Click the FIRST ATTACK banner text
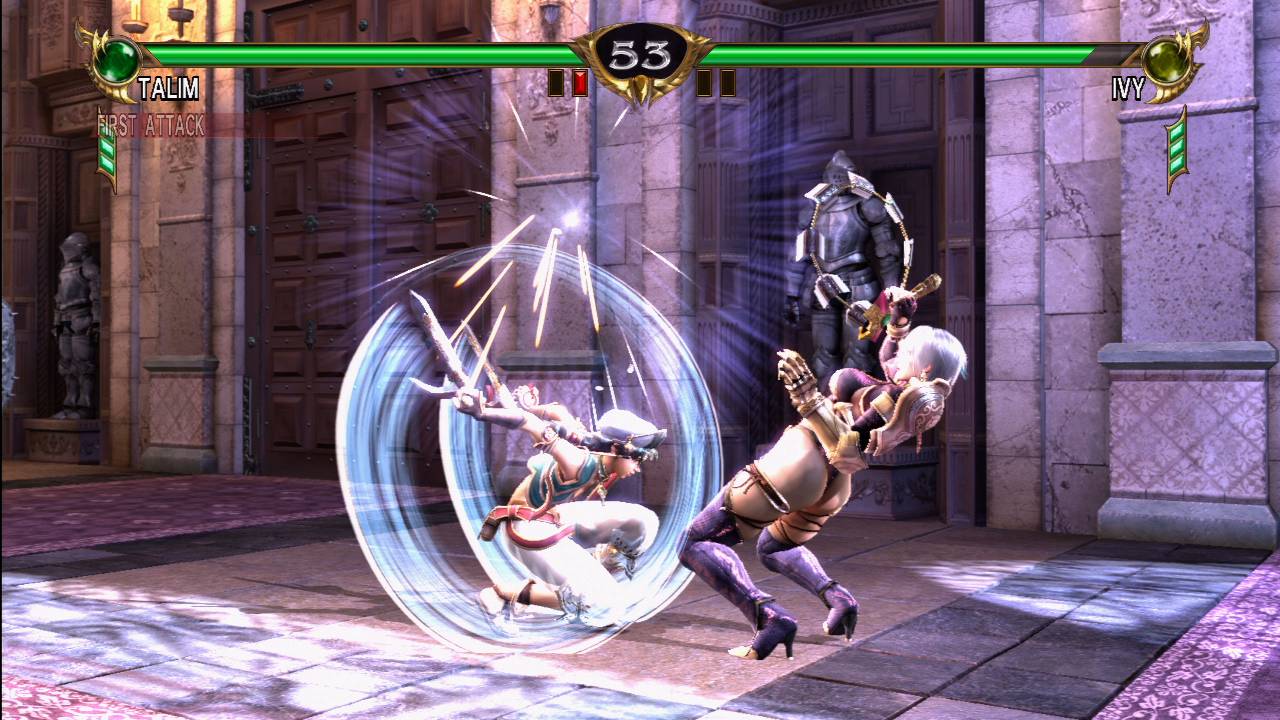This screenshot has width=1280, height=720. coord(150,123)
